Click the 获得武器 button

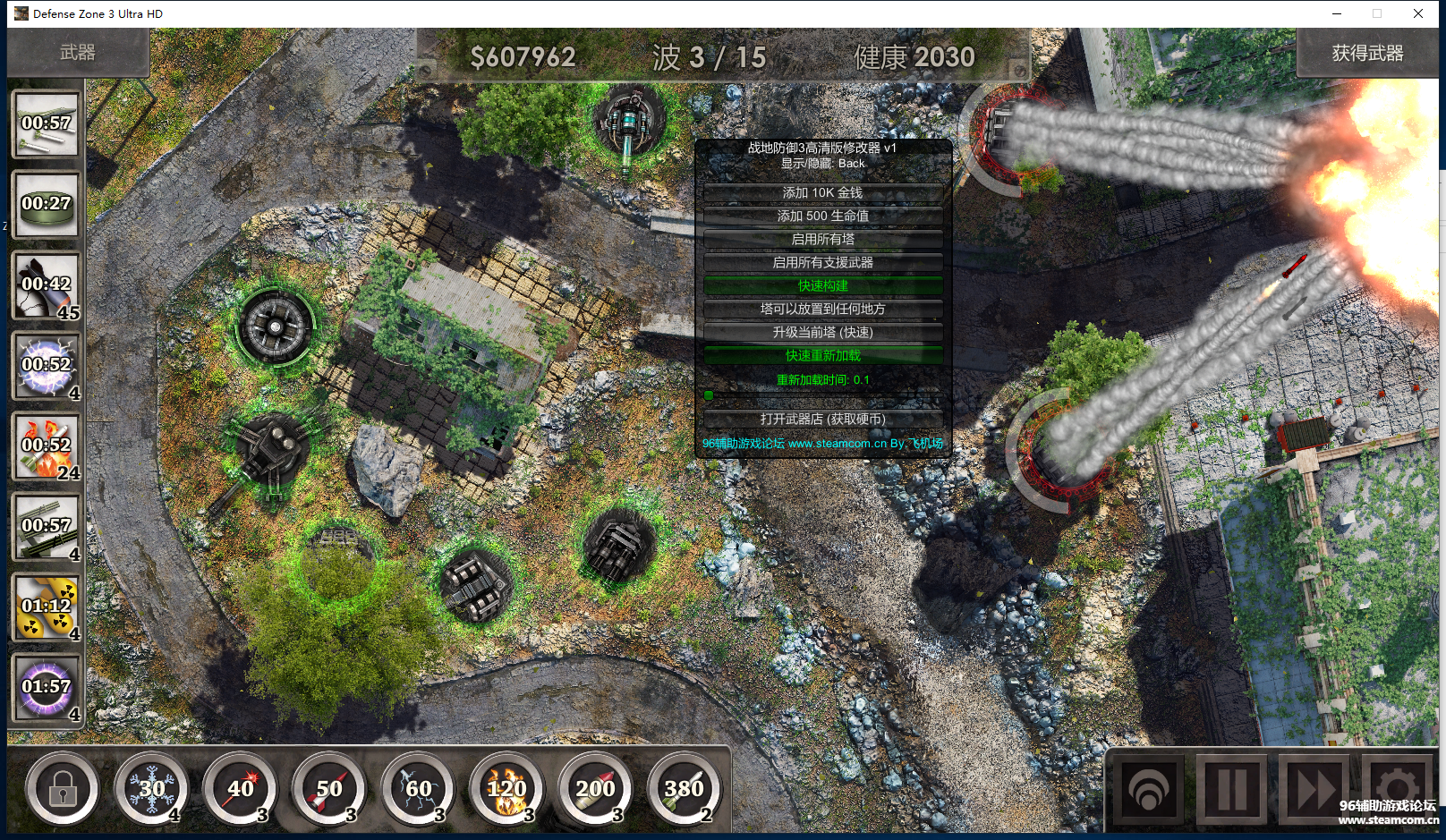coord(1366,54)
